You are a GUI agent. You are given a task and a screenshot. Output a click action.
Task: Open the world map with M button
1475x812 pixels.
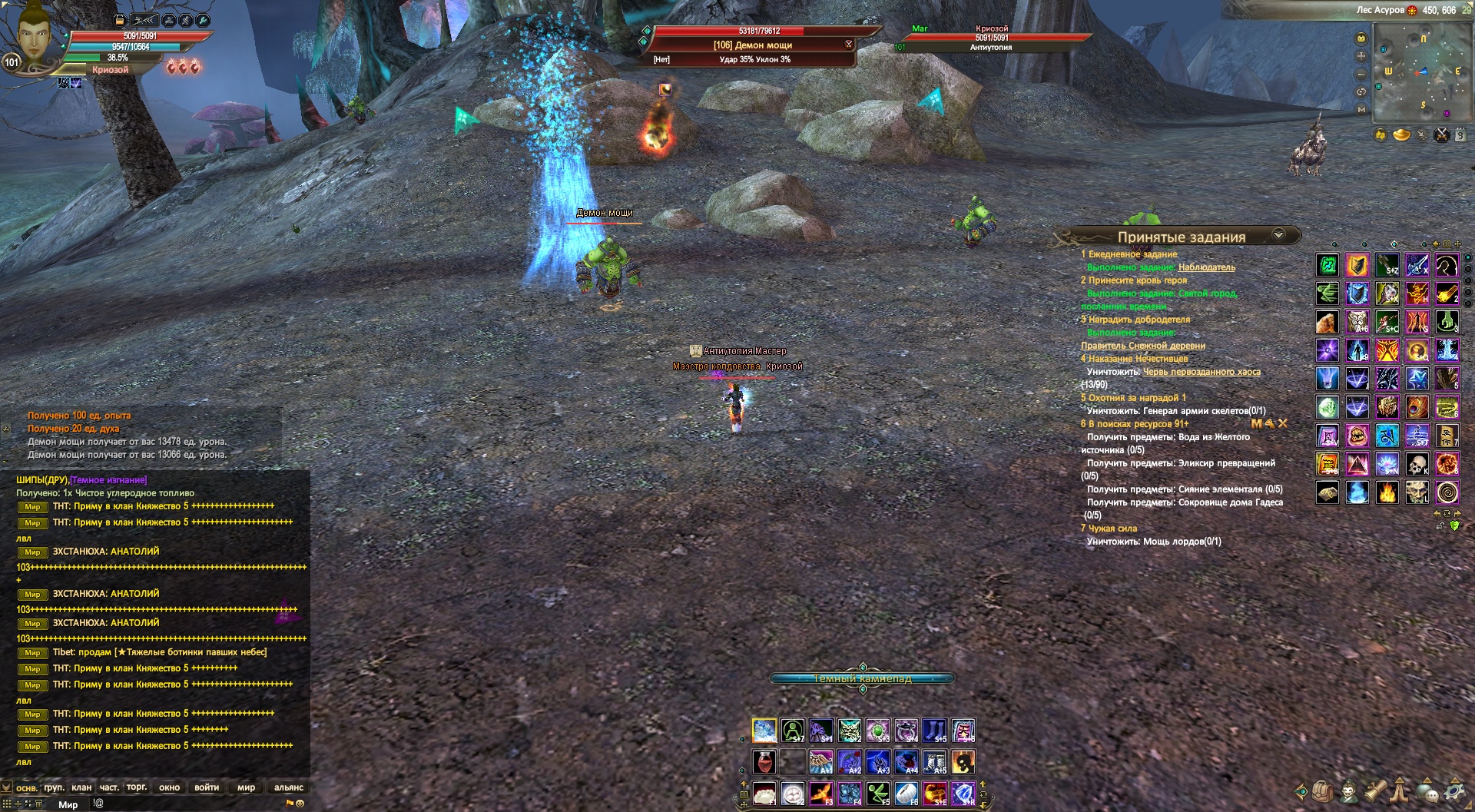pos(1361,110)
